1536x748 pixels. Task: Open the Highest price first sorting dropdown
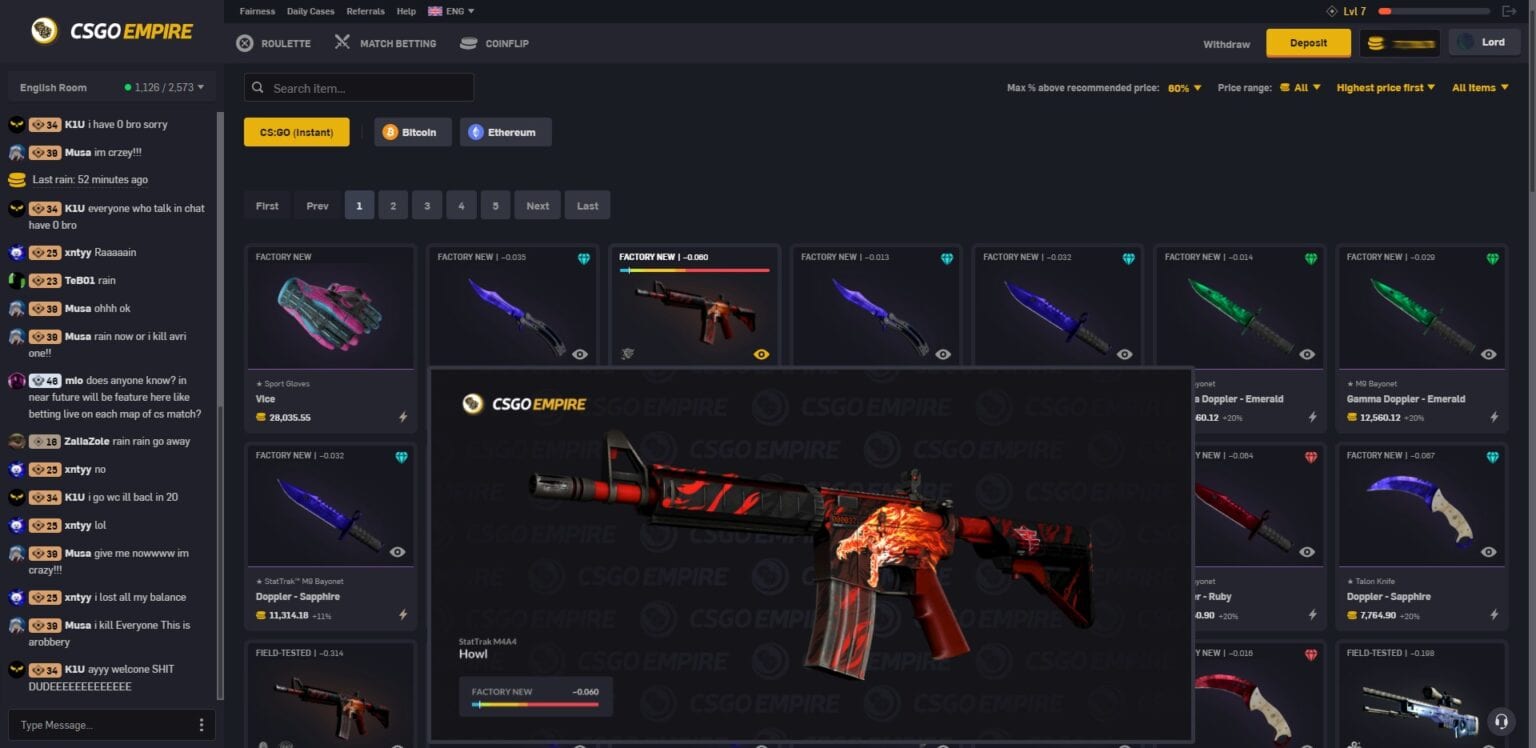pos(1385,87)
